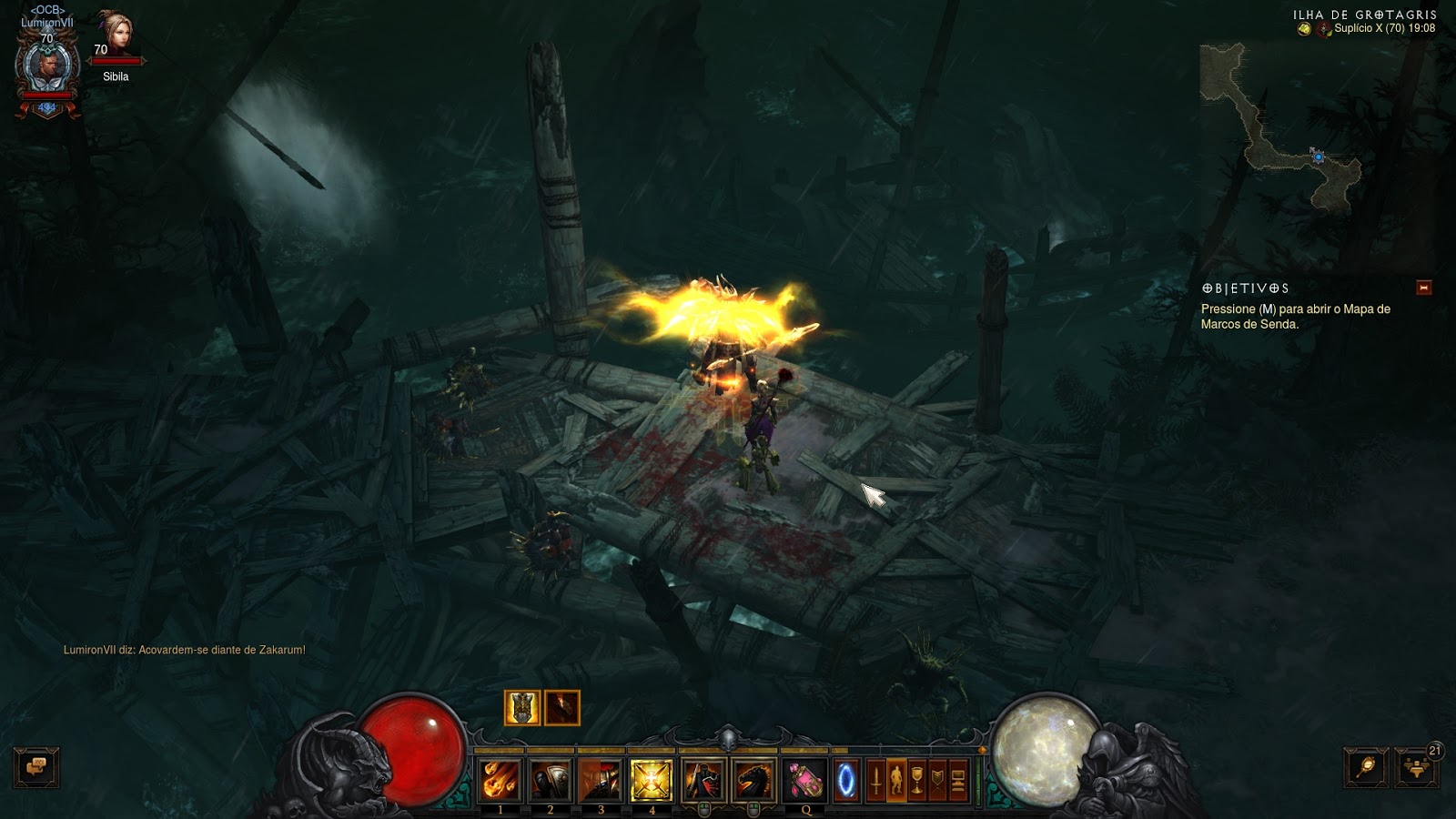Viewport: 1456px width, 819px height.
Task: Open the town portal icon
Action: 845,780
